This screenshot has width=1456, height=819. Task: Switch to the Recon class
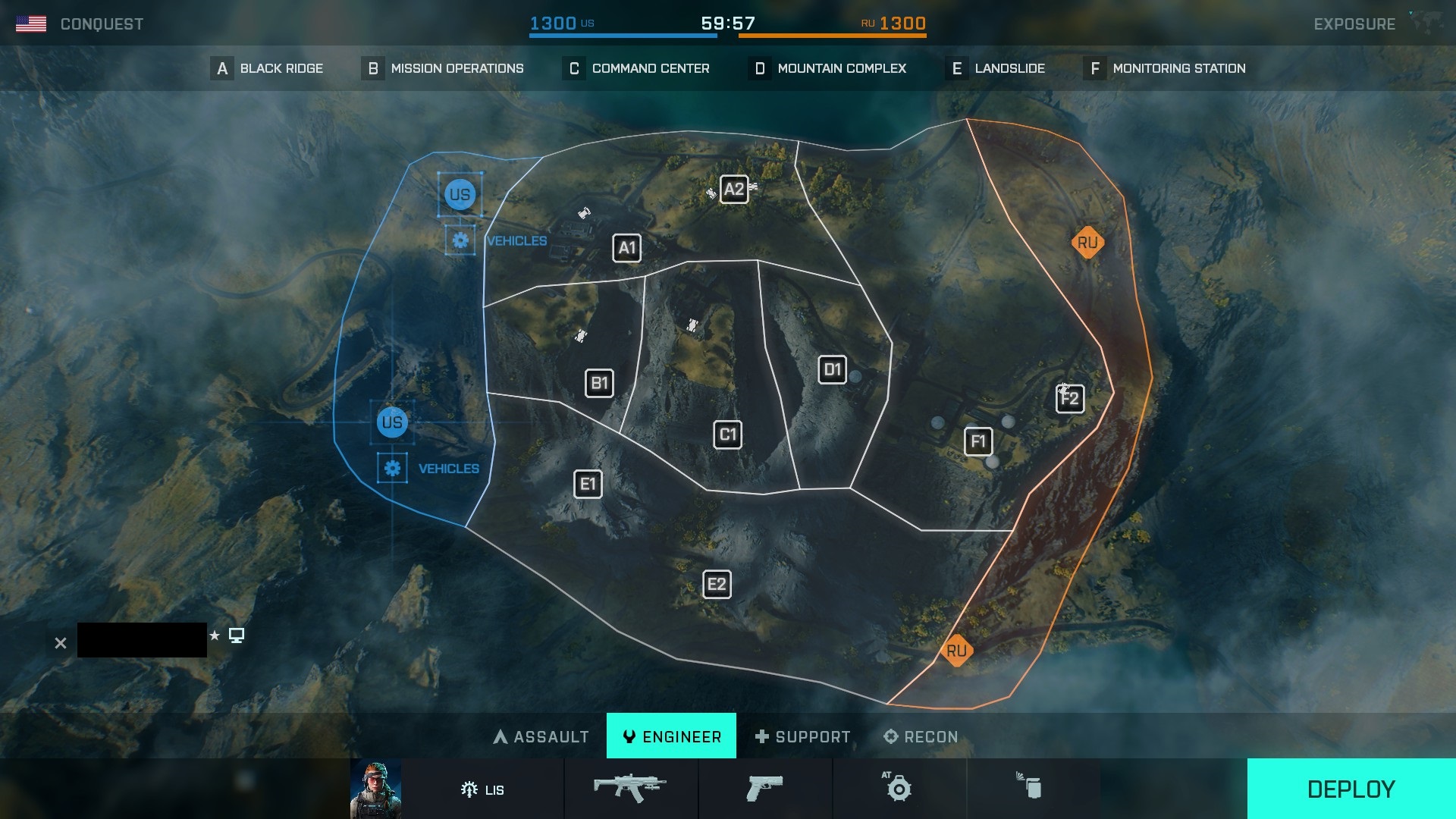(921, 736)
